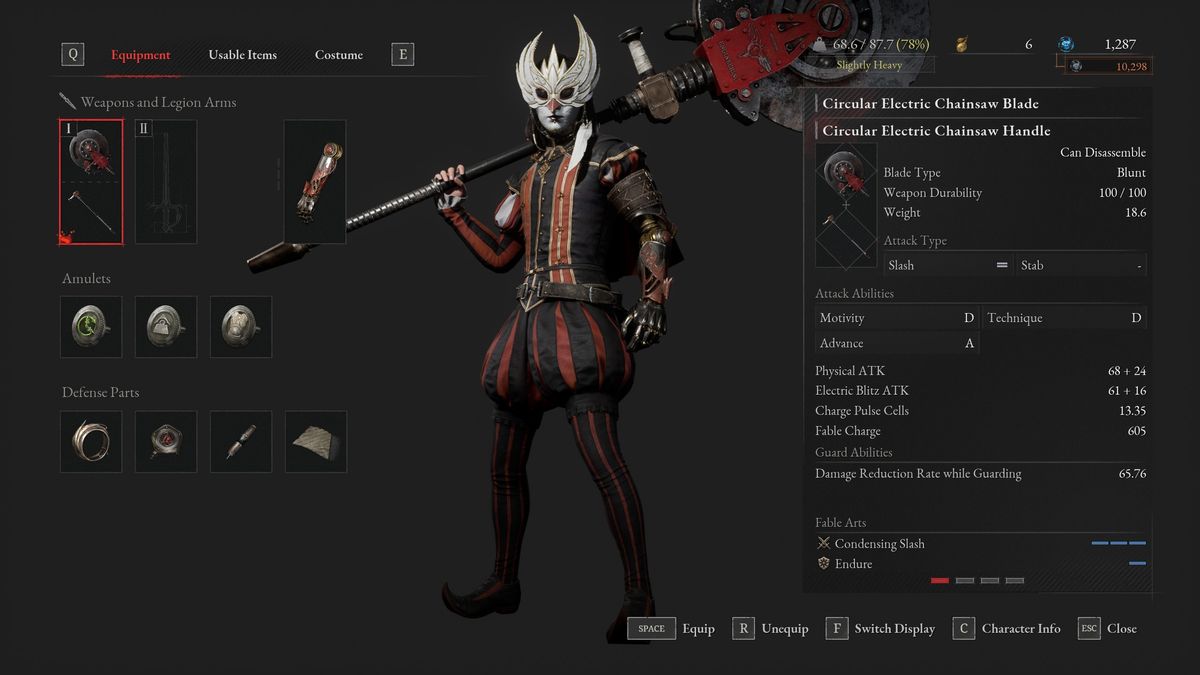
Task: Select the cartridge defense part
Action: [x=241, y=441]
